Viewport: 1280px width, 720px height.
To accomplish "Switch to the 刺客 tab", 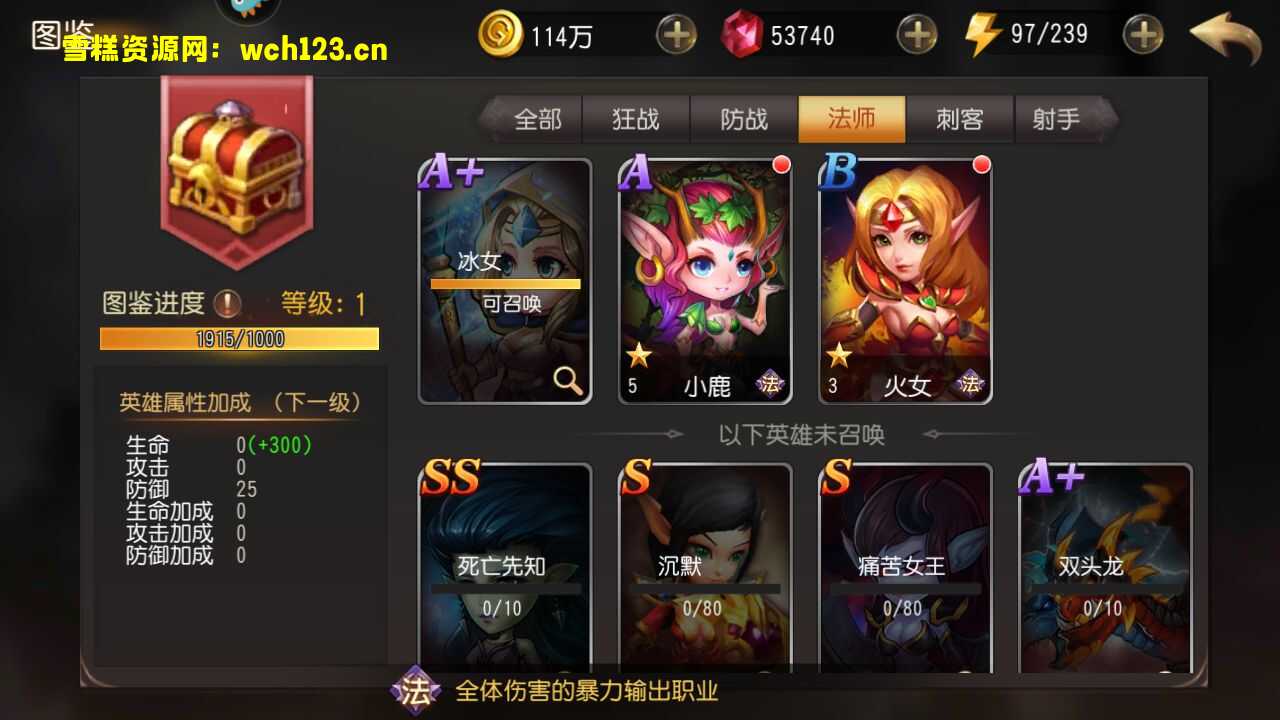I will tap(958, 119).
